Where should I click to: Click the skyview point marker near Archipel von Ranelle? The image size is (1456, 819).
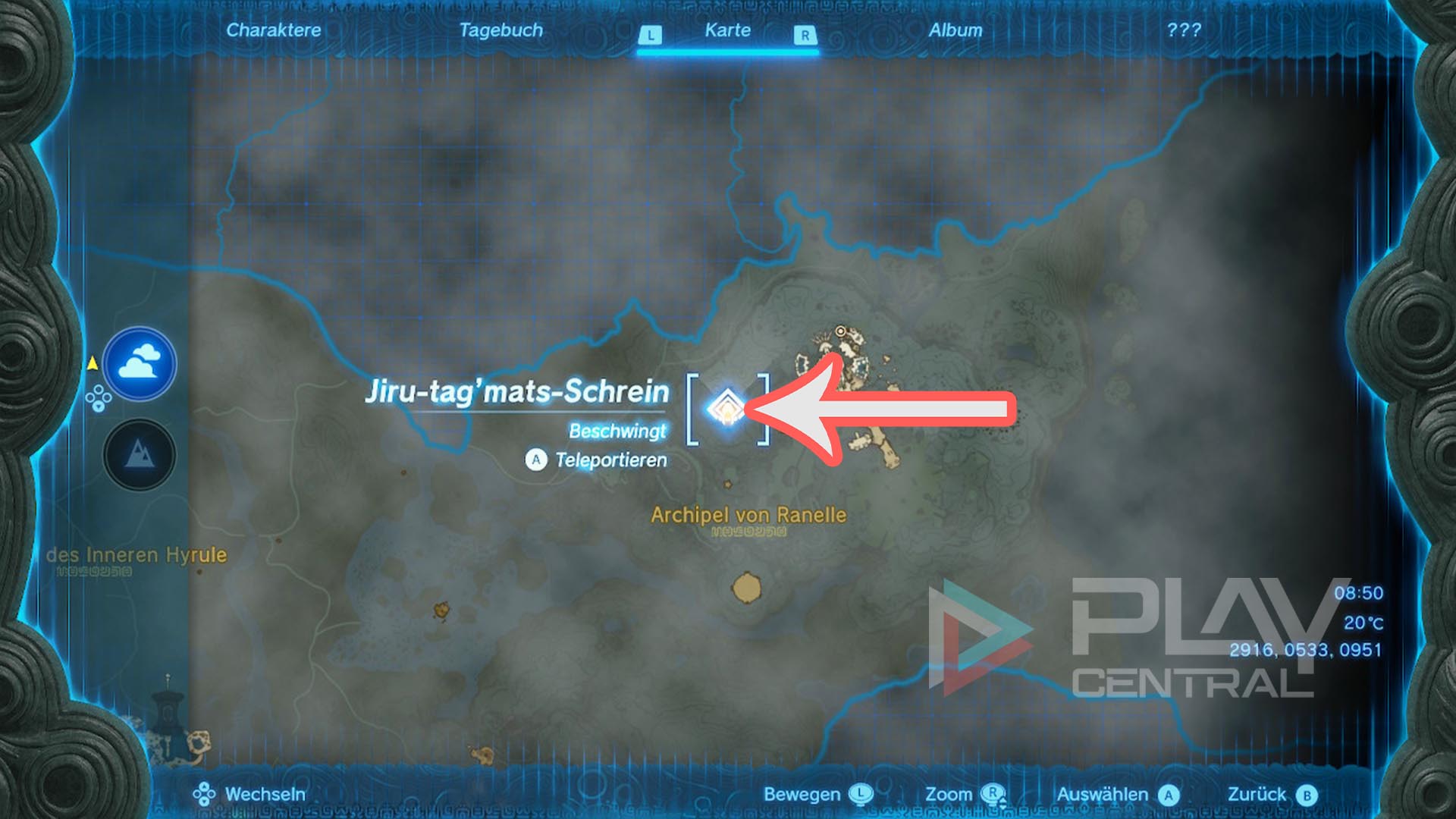(x=840, y=331)
